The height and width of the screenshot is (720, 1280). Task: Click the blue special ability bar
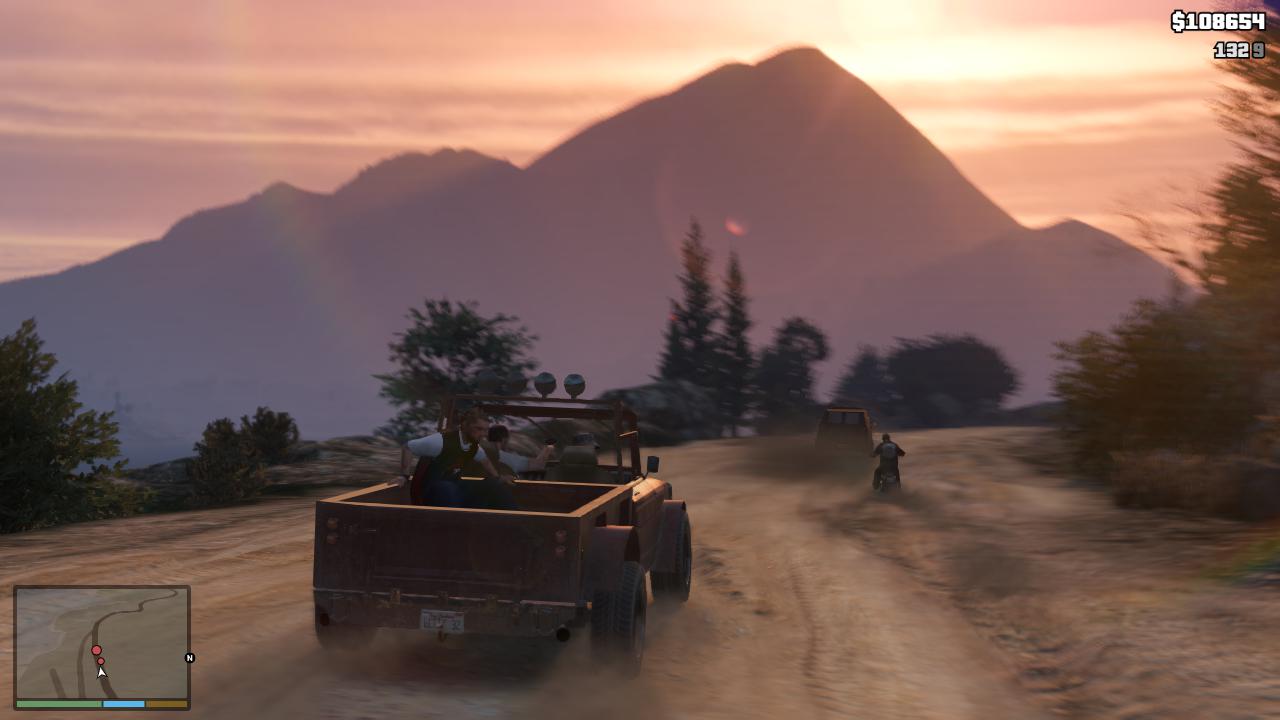click(x=124, y=703)
